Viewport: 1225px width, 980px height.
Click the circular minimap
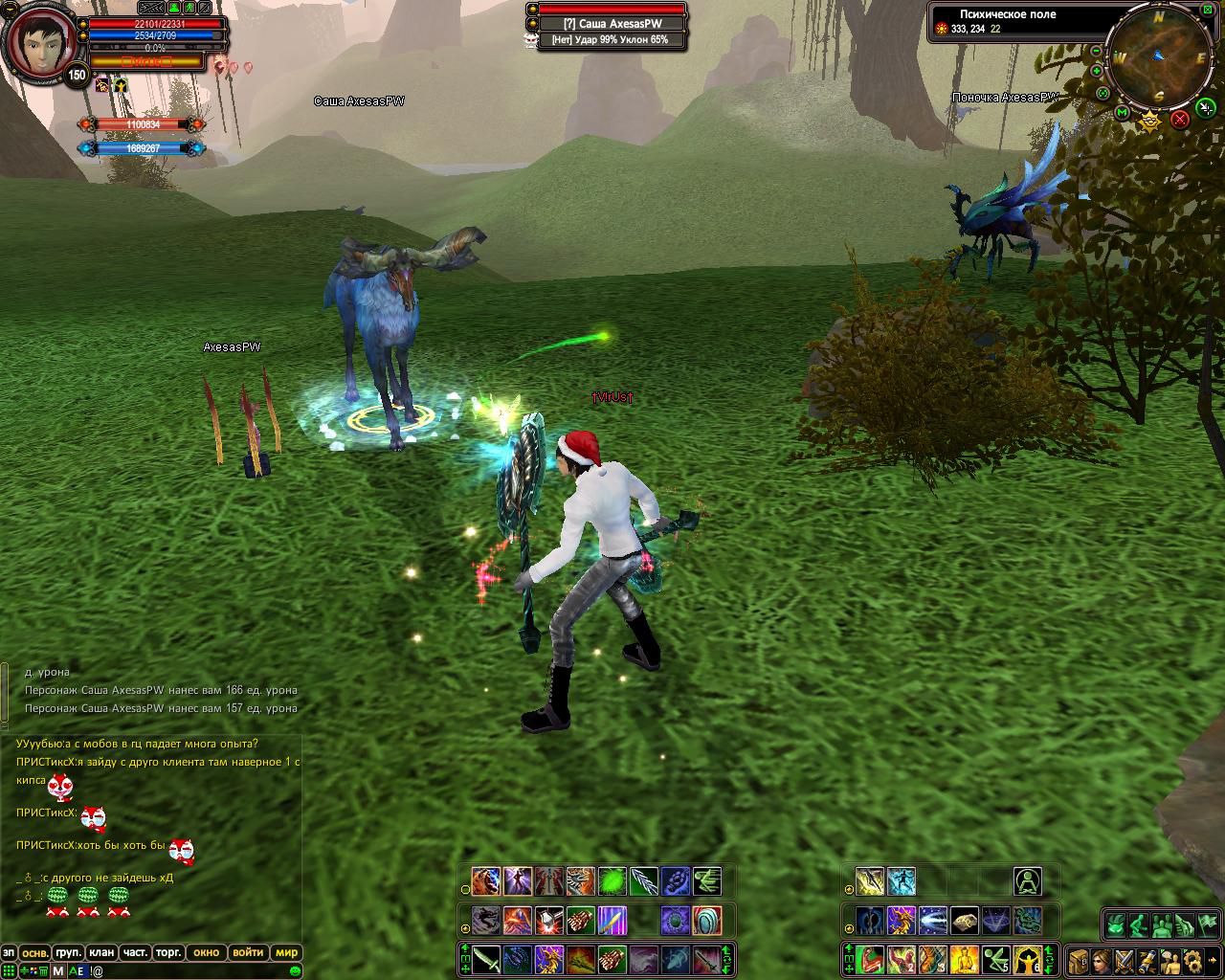coord(1159,57)
